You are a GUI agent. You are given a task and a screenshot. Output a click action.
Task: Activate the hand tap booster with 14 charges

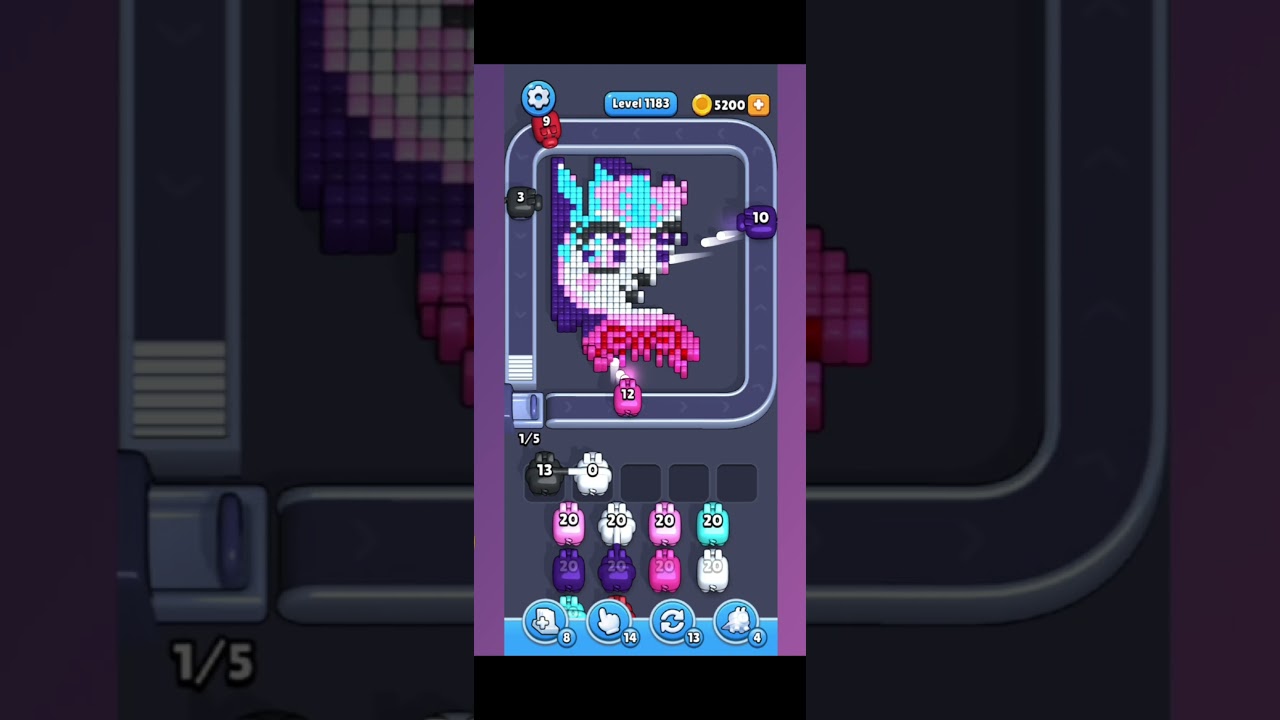610,622
